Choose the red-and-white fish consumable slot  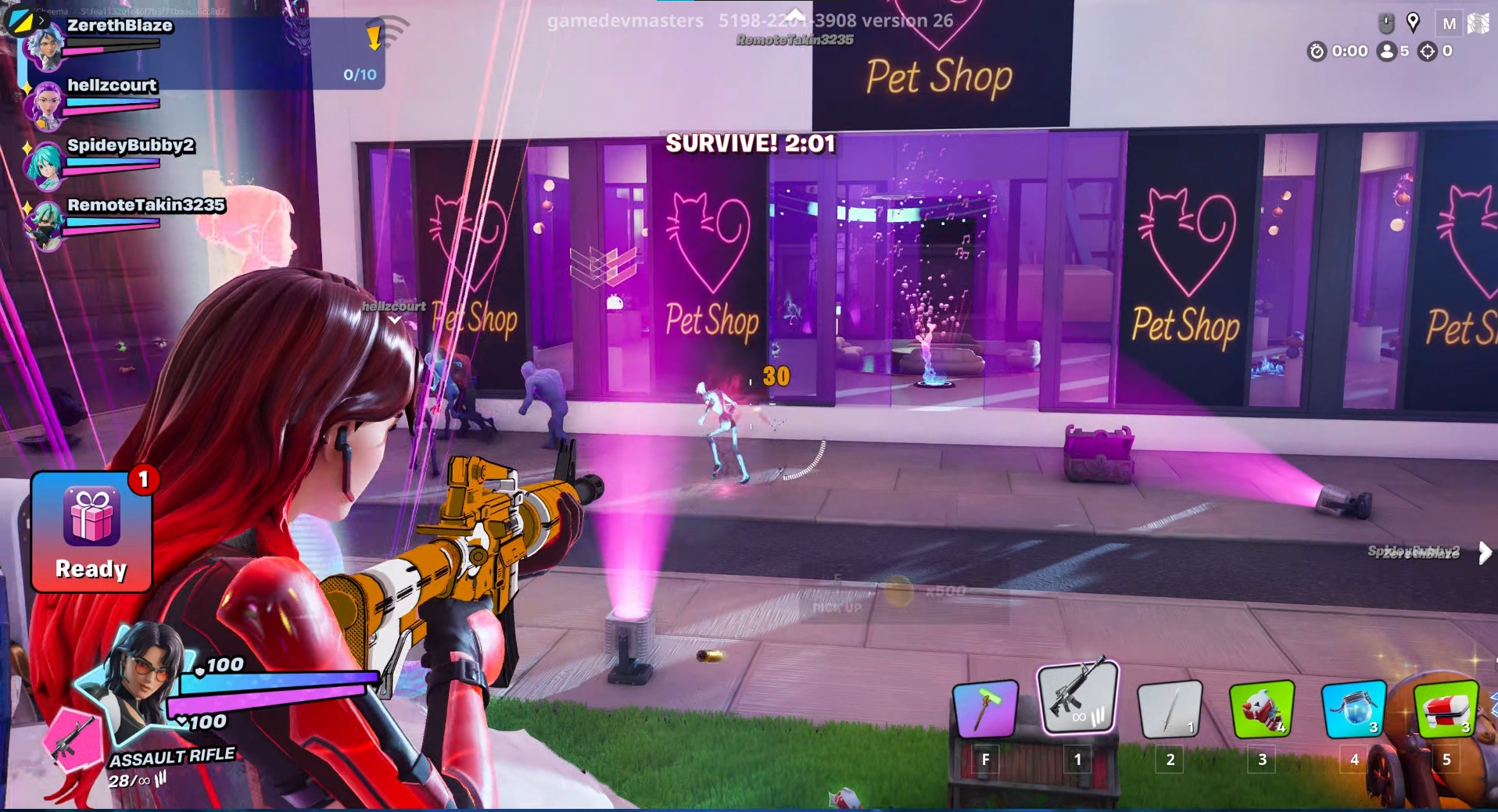click(1261, 709)
